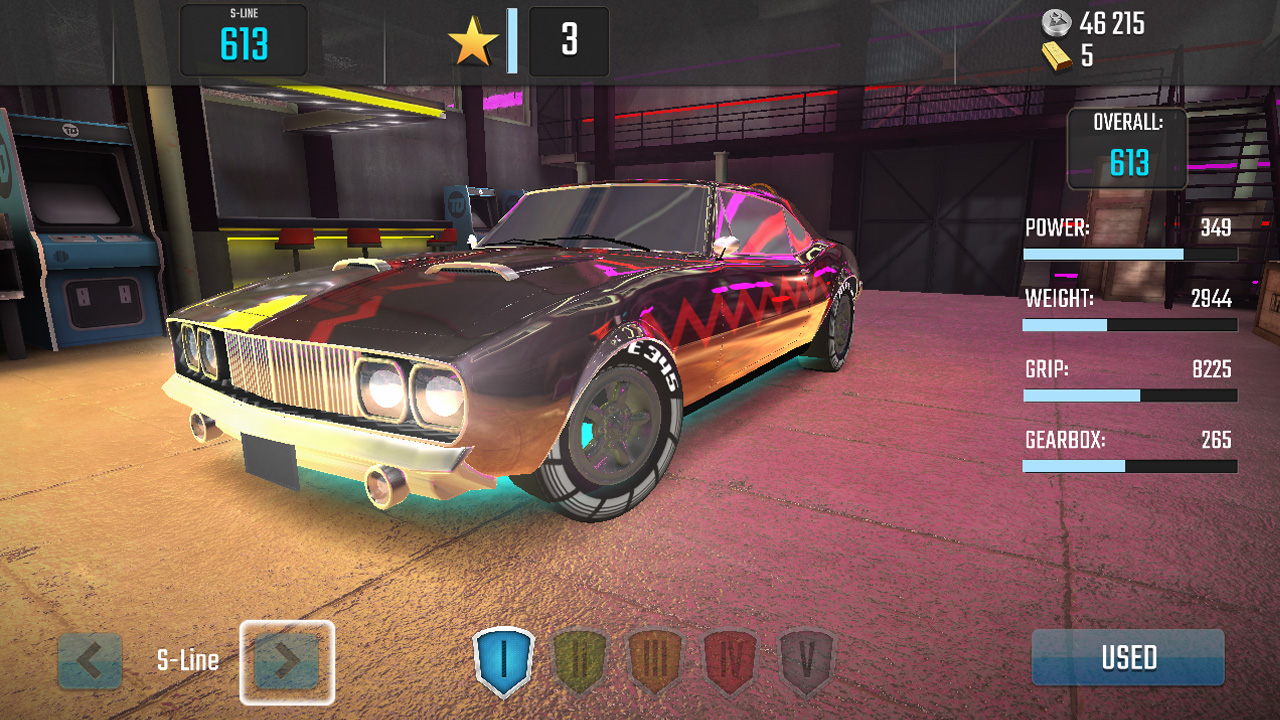
Task: Click the star level counter showing 3
Action: 568,42
